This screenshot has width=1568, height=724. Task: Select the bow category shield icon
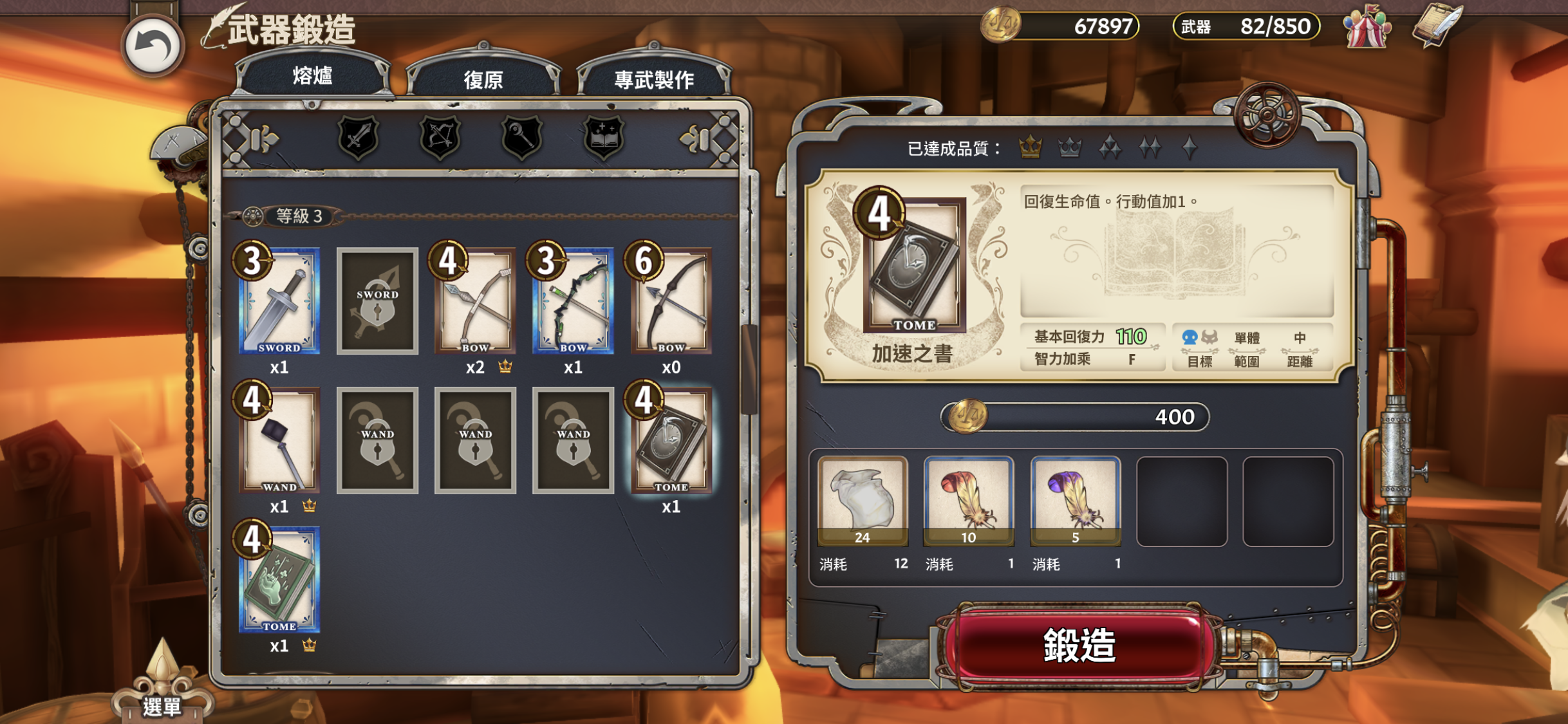click(x=440, y=137)
